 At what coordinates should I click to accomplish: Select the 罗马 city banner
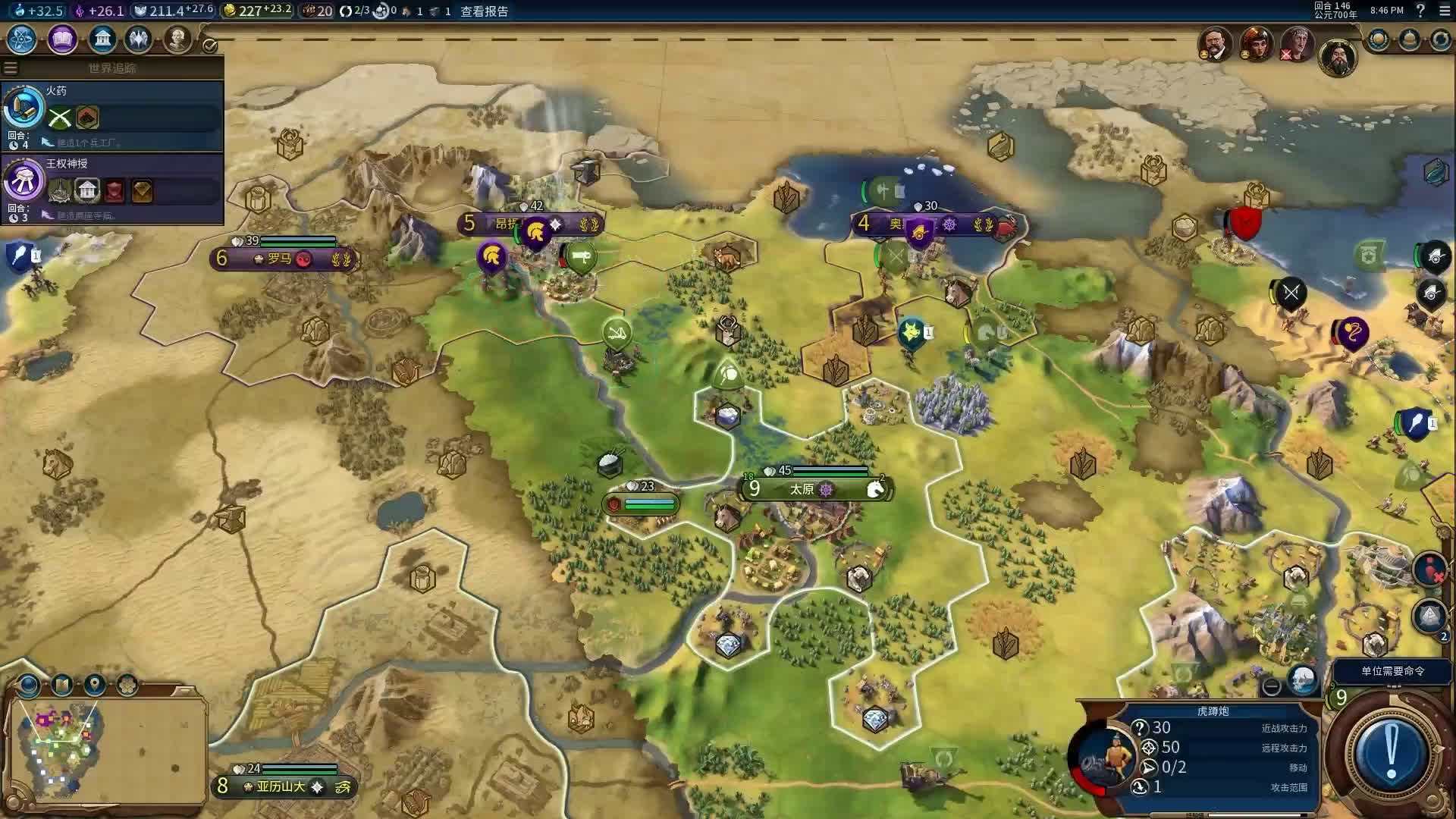pyautogui.click(x=281, y=259)
